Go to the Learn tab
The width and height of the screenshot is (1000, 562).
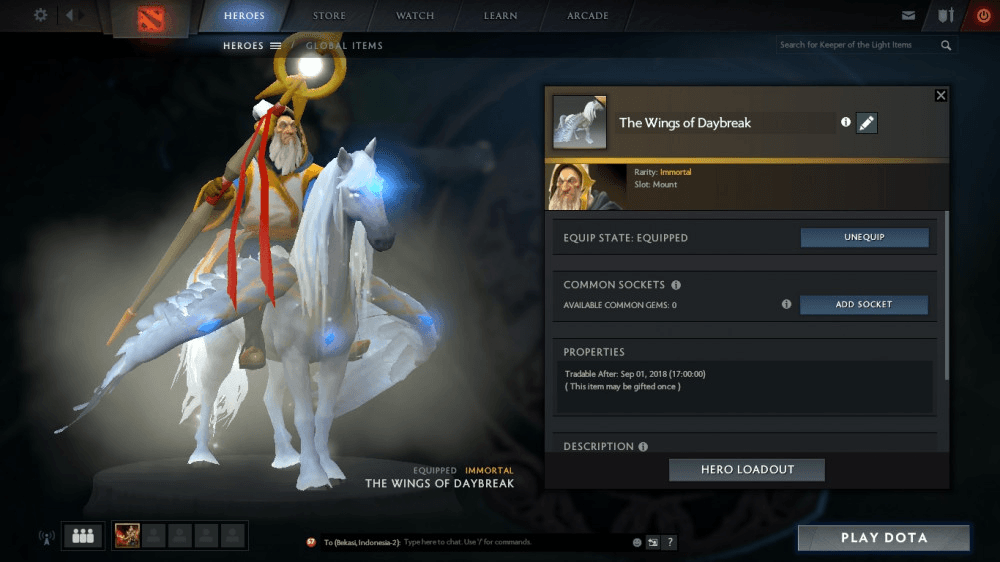click(x=501, y=16)
